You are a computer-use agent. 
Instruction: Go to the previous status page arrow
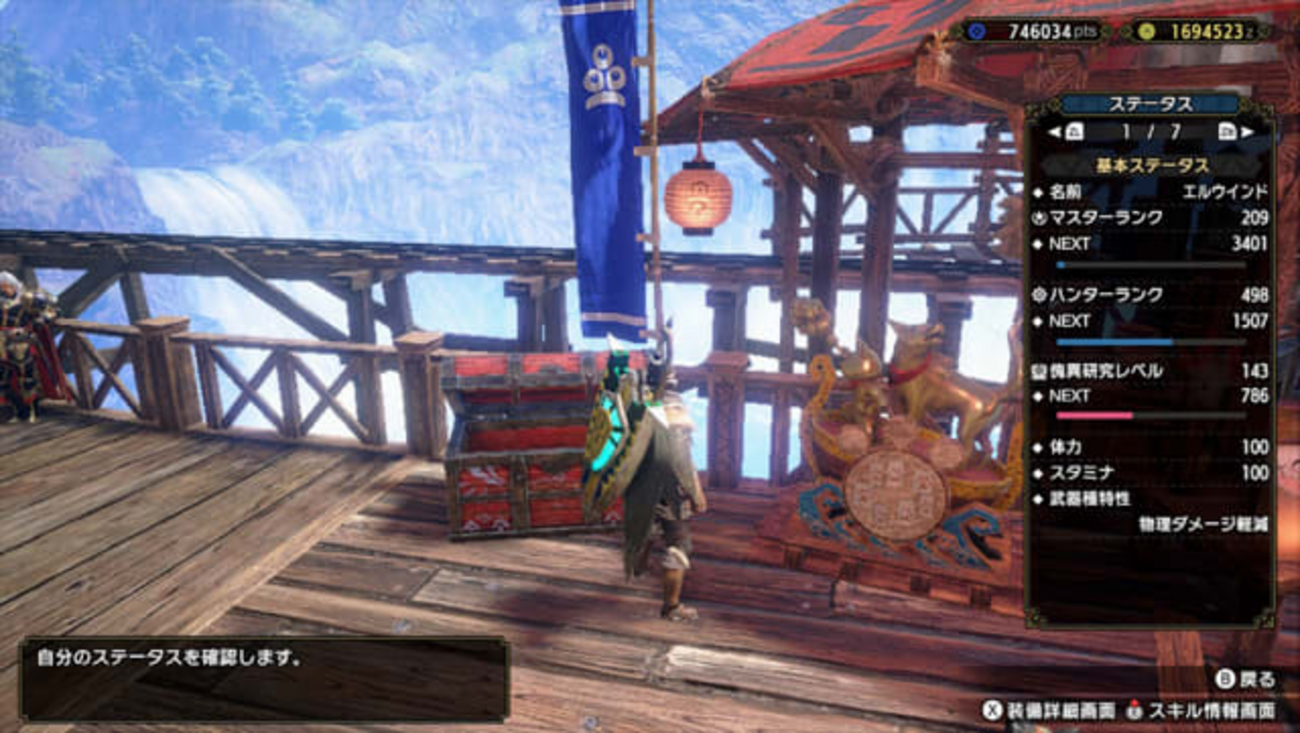tap(1054, 132)
